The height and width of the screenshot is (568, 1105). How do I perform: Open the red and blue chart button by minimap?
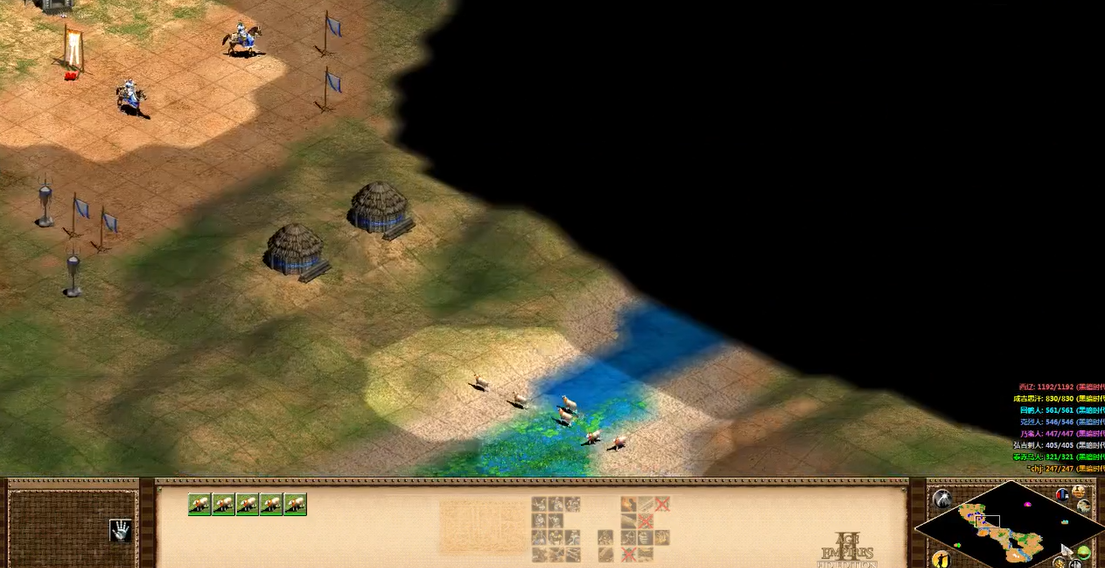[1062, 494]
